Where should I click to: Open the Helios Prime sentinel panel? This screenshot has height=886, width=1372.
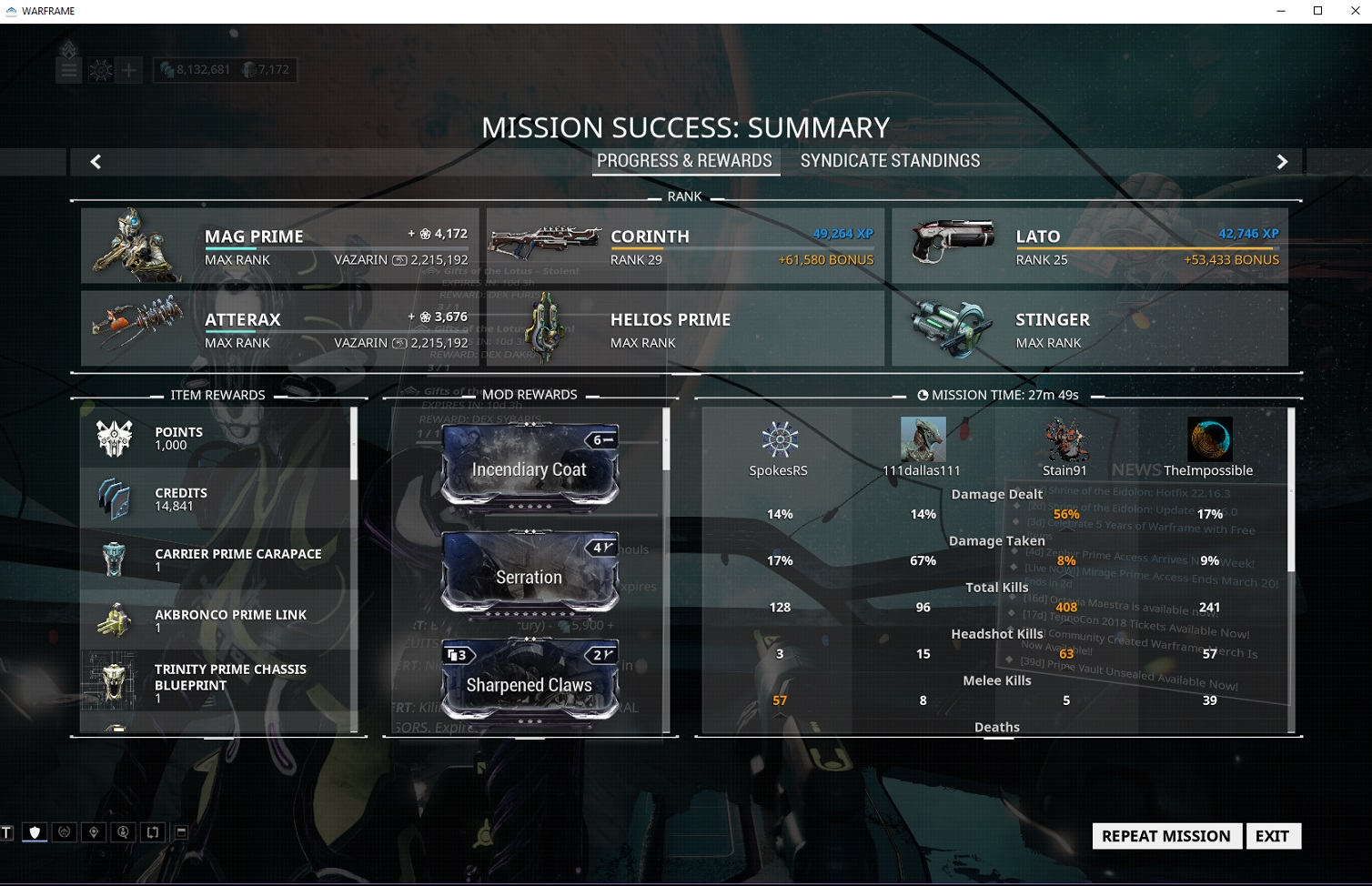684,328
